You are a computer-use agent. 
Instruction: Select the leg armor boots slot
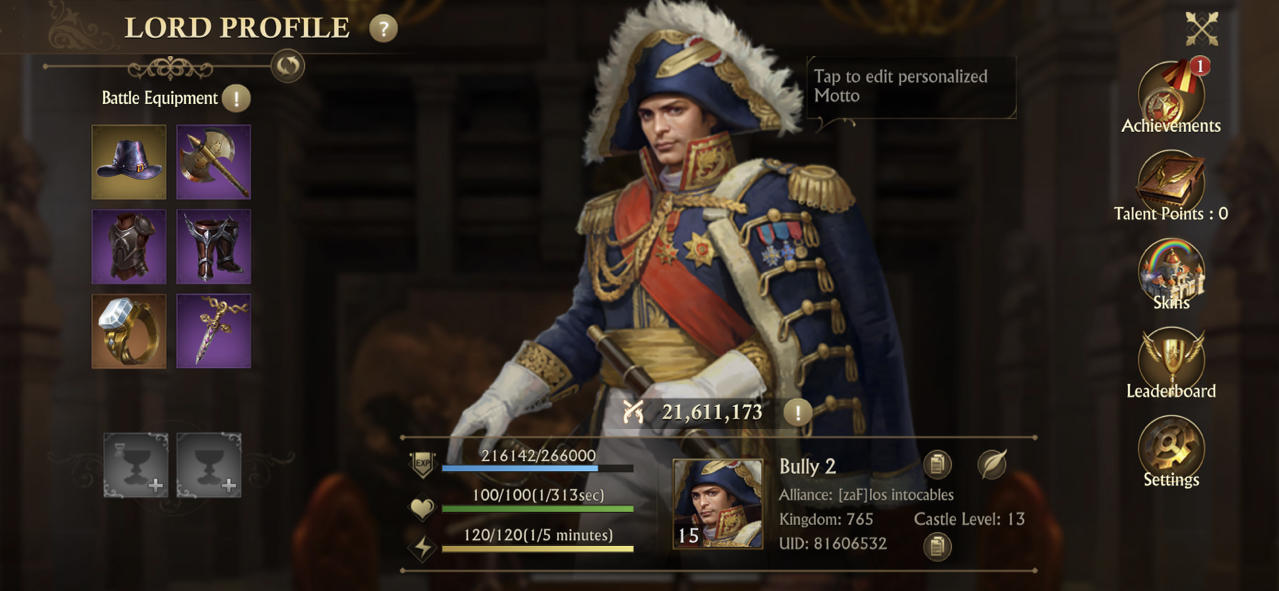click(213, 246)
